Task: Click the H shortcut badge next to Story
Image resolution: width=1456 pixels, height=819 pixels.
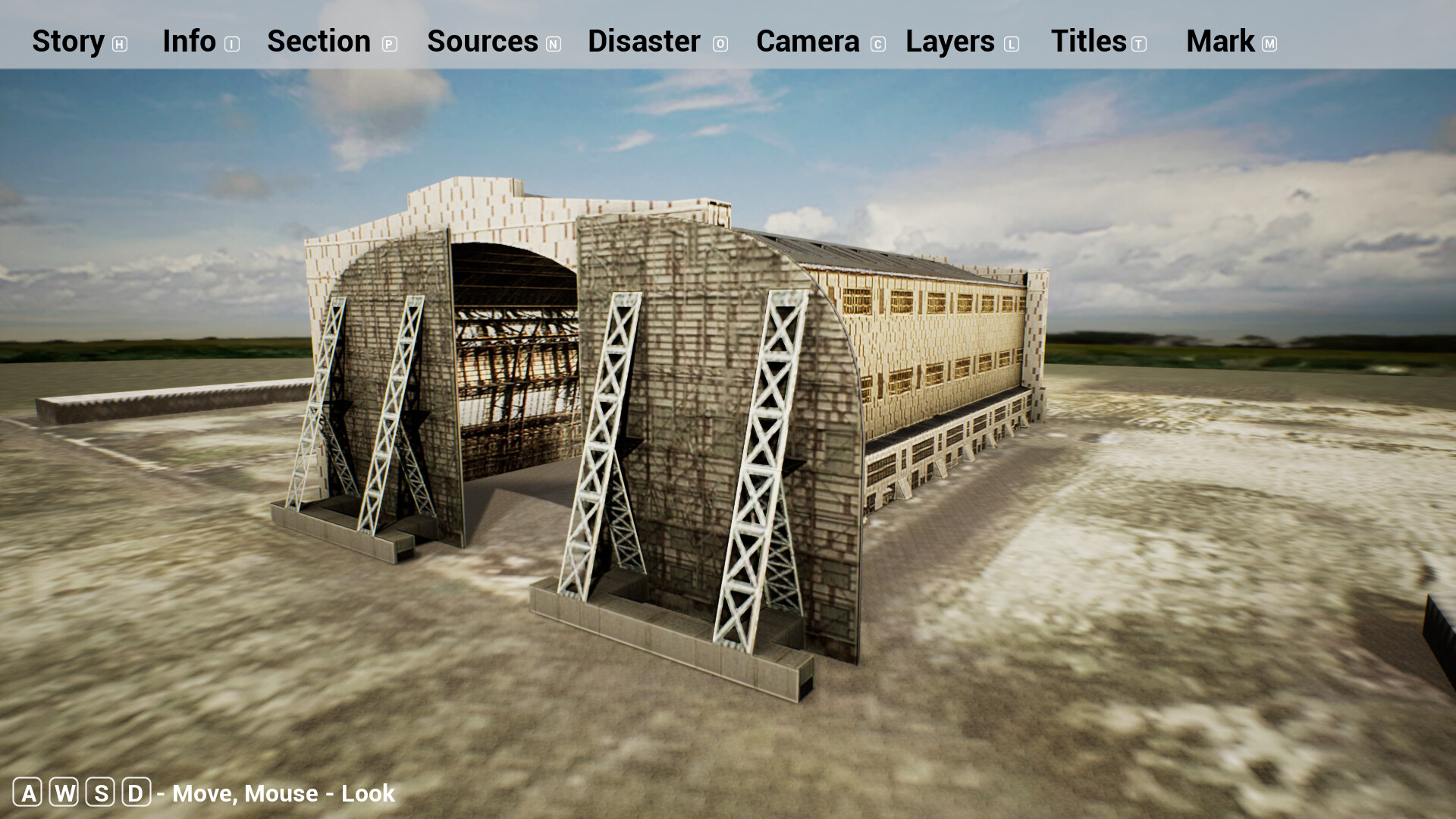Action: (119, 44)
